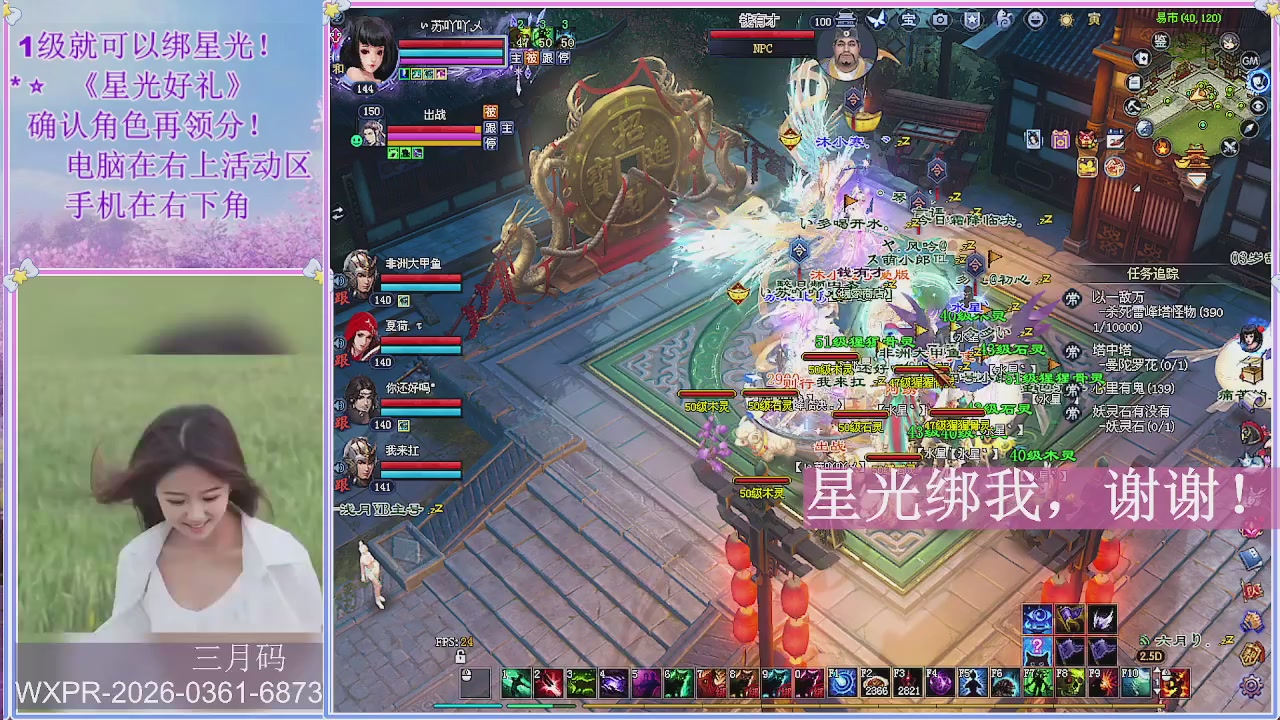1280x720 pixels.
Task: Click the 宝 treasure icon at screen top
Action: click(909, 18)
